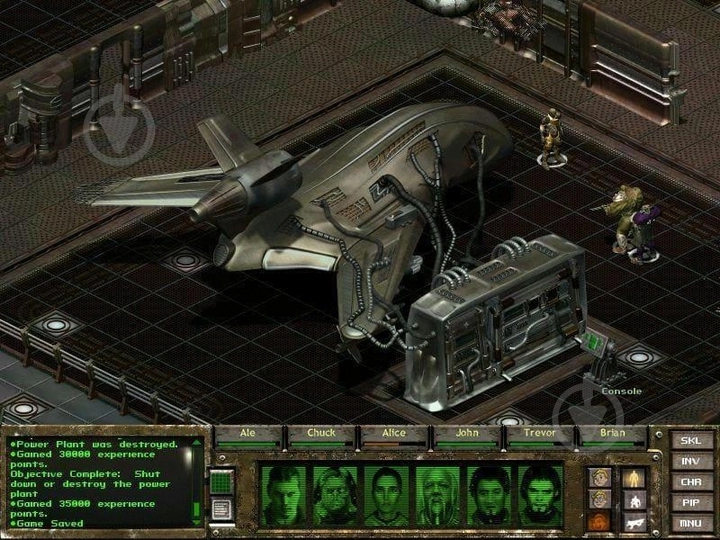Select squad member Ale's name tab

246,434
